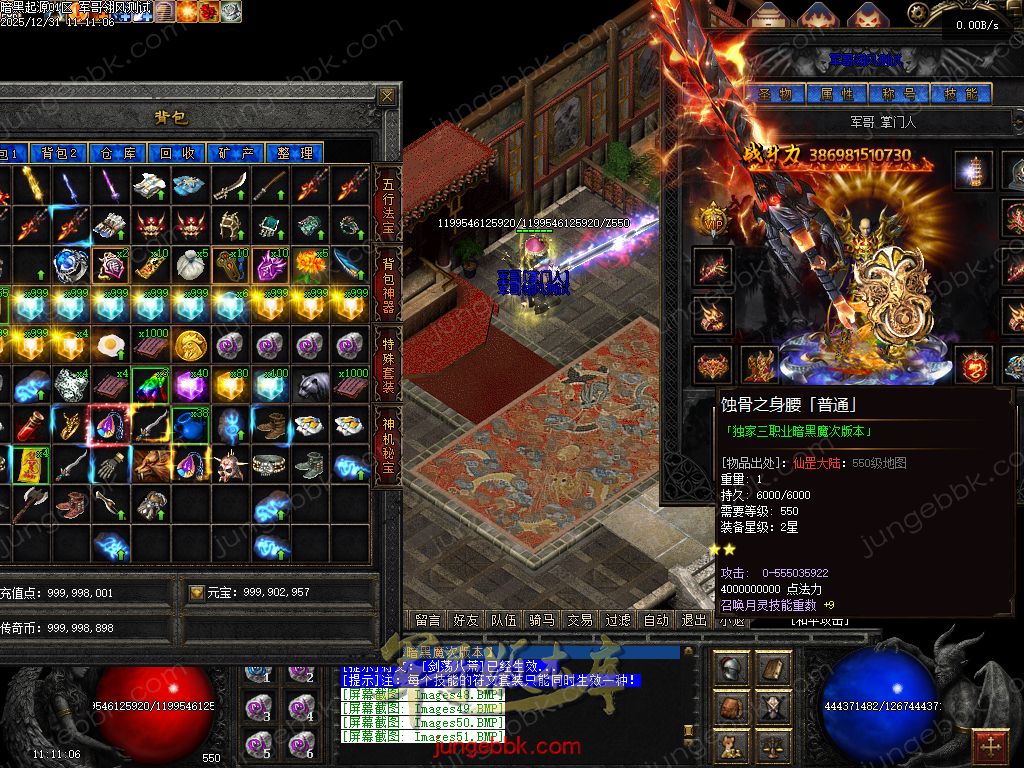The height and width of the screenshot is (768, 1024).
Task: Open the helmet icon shortcut
Action: point(732,668)
